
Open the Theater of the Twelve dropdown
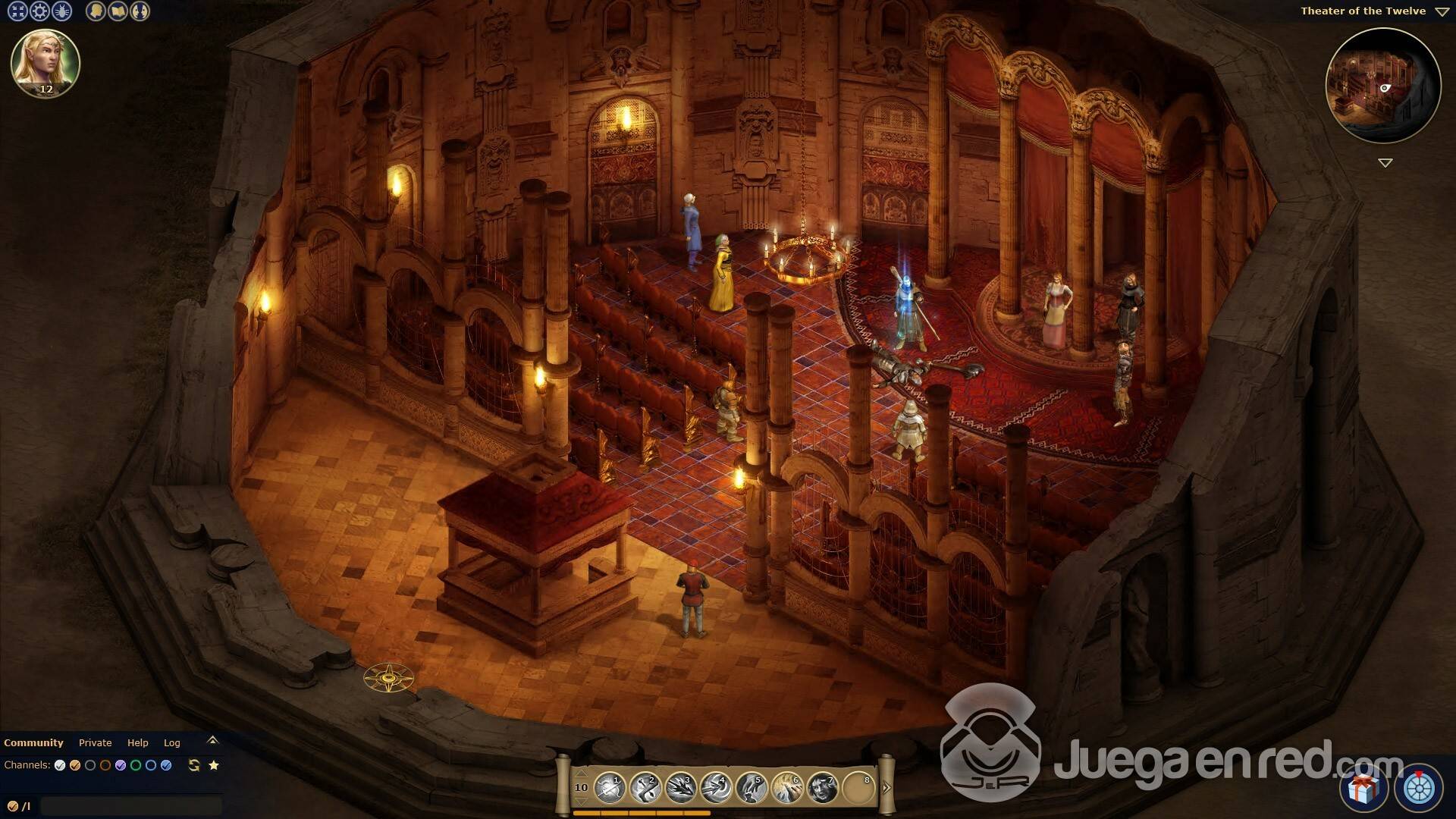click(x=1442, y=11)
